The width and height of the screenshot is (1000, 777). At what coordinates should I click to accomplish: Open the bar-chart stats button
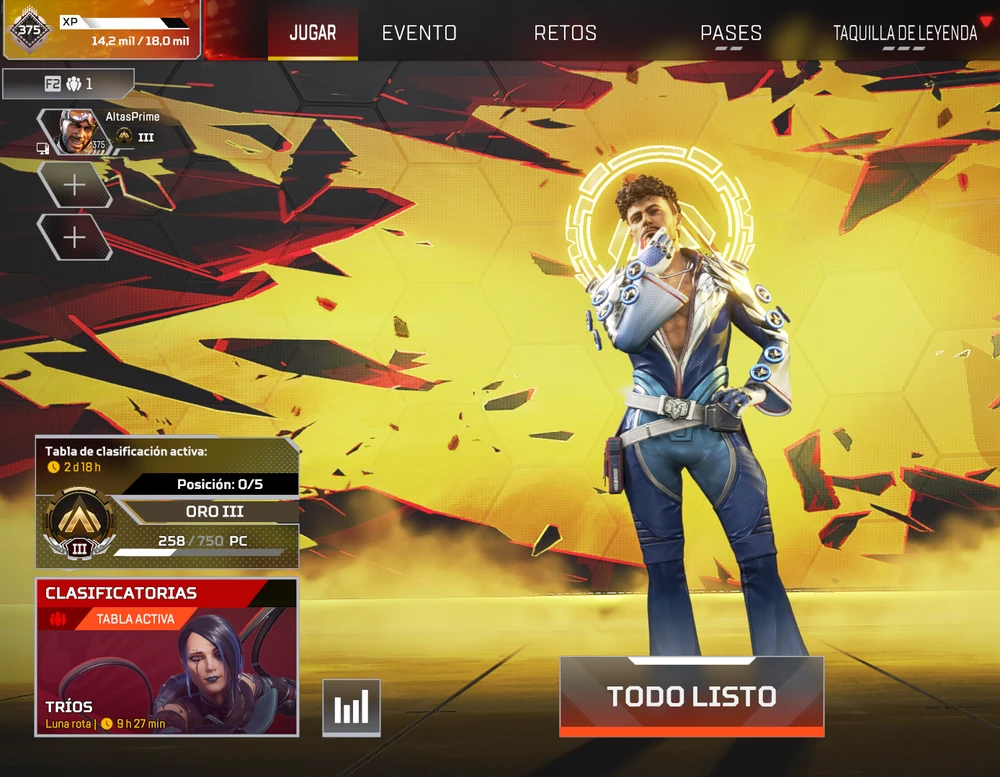coord(351,708)
